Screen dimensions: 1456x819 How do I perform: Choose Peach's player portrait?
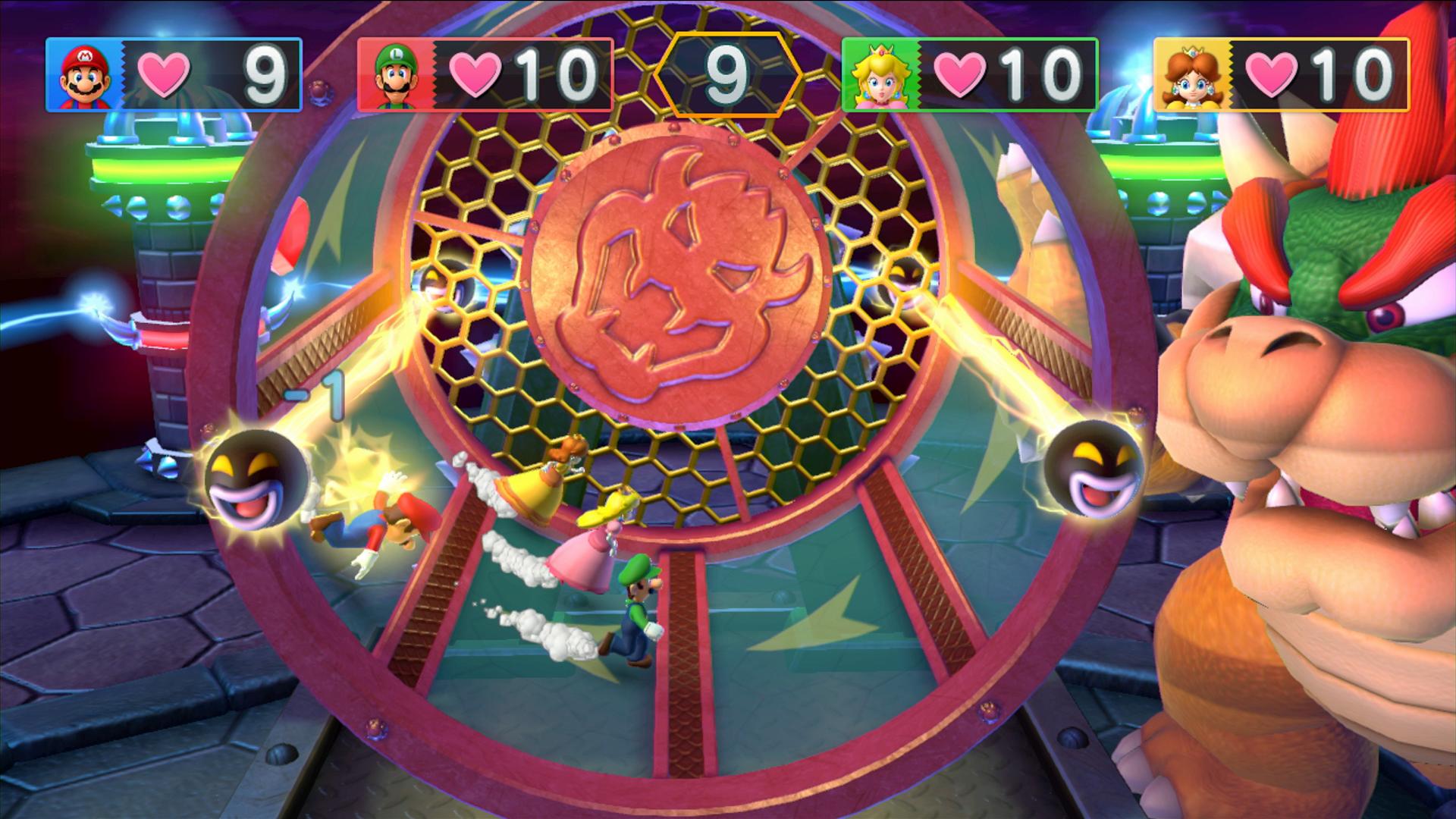(x=880, y=76)
